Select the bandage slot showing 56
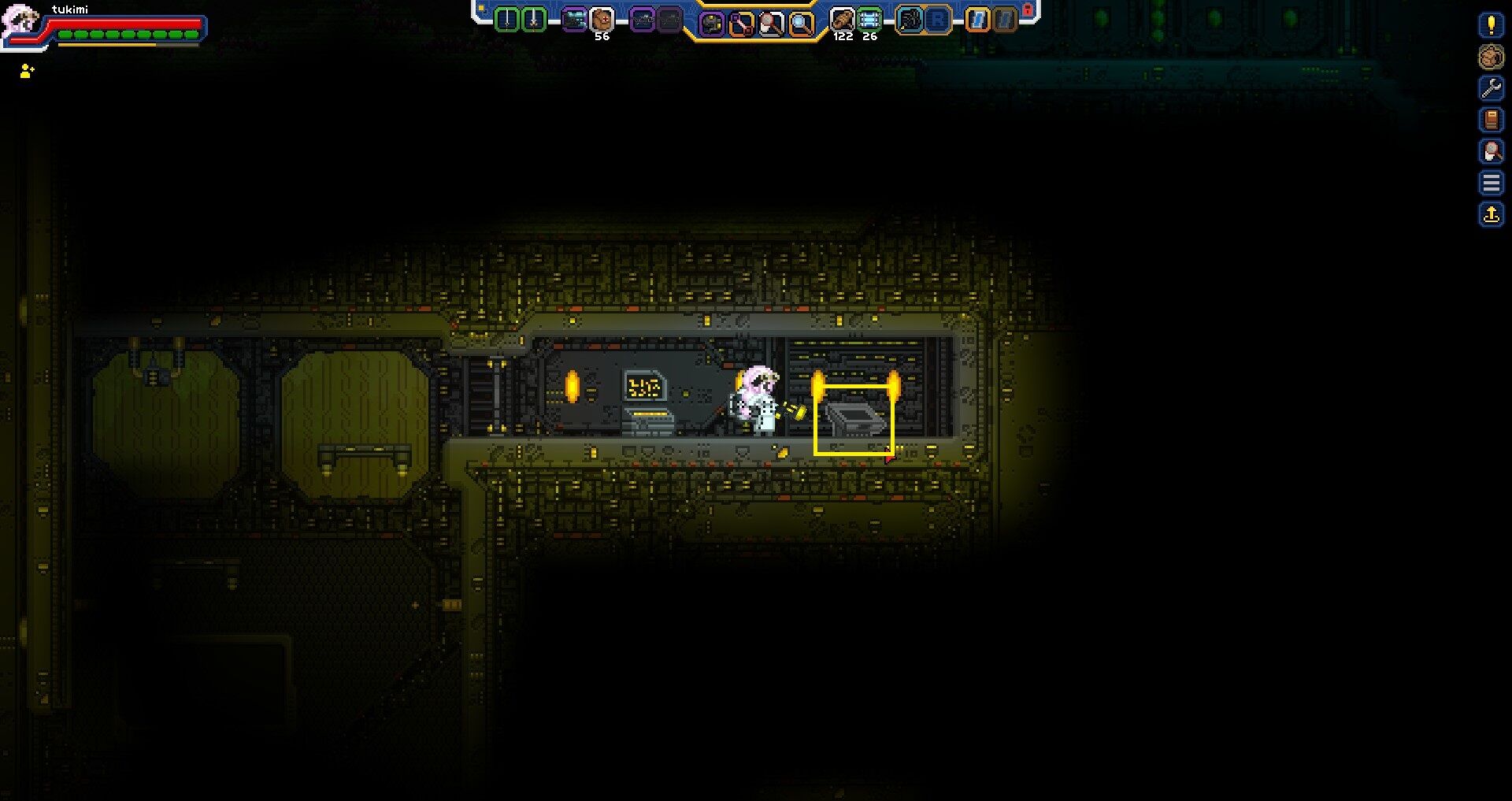This screenshot has width=1512, height=801. [x=601, y=17]
